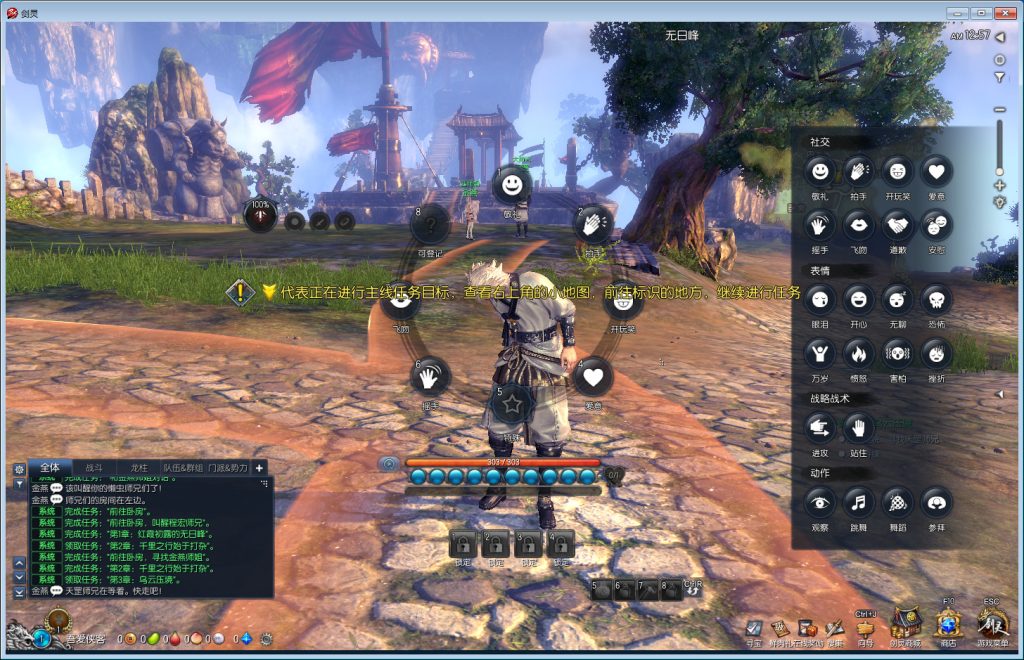Select the 爱意 heart emote in the panel
Image resolution: width=1024 pixels, height=660 pixels.
(936, 172)
